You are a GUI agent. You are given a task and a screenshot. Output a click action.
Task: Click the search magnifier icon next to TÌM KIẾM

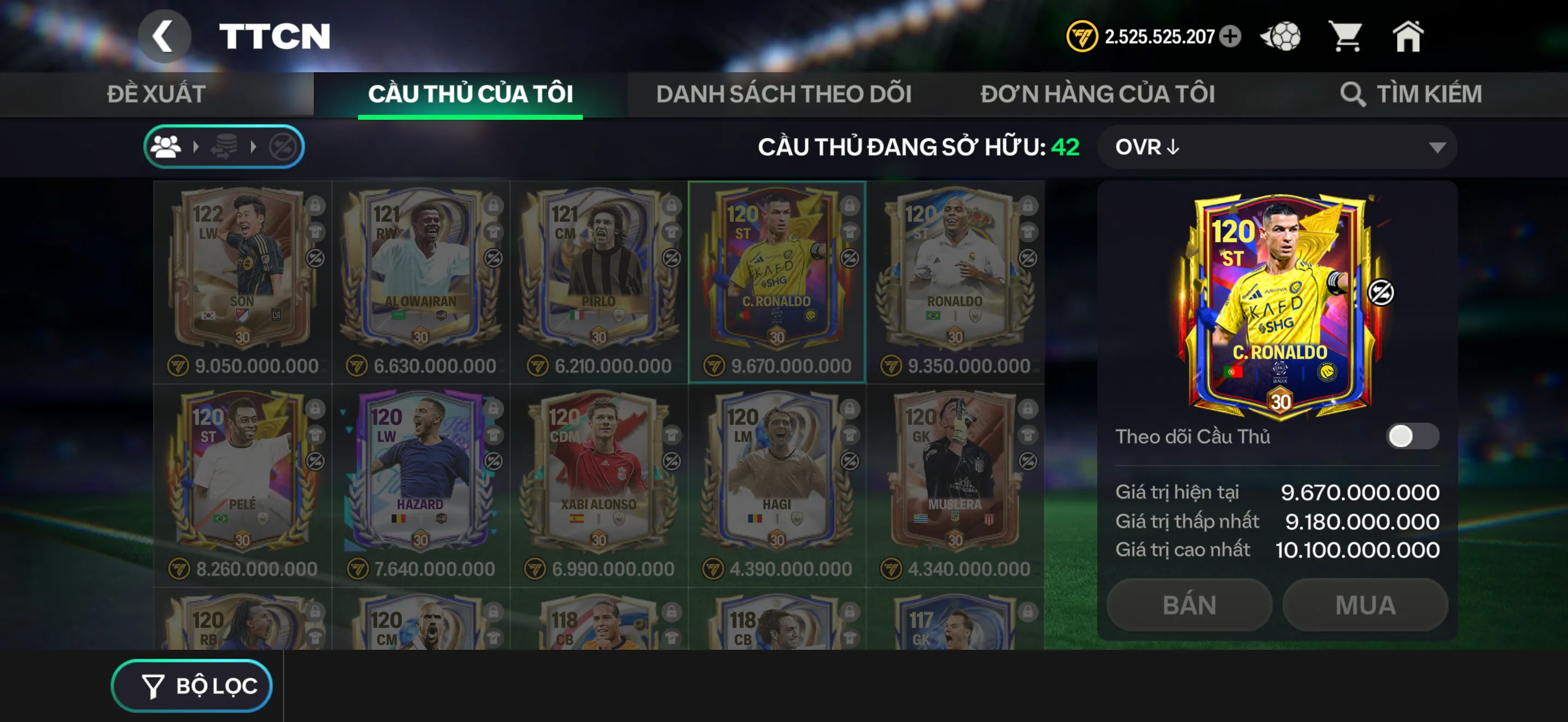pos(1351,94)
